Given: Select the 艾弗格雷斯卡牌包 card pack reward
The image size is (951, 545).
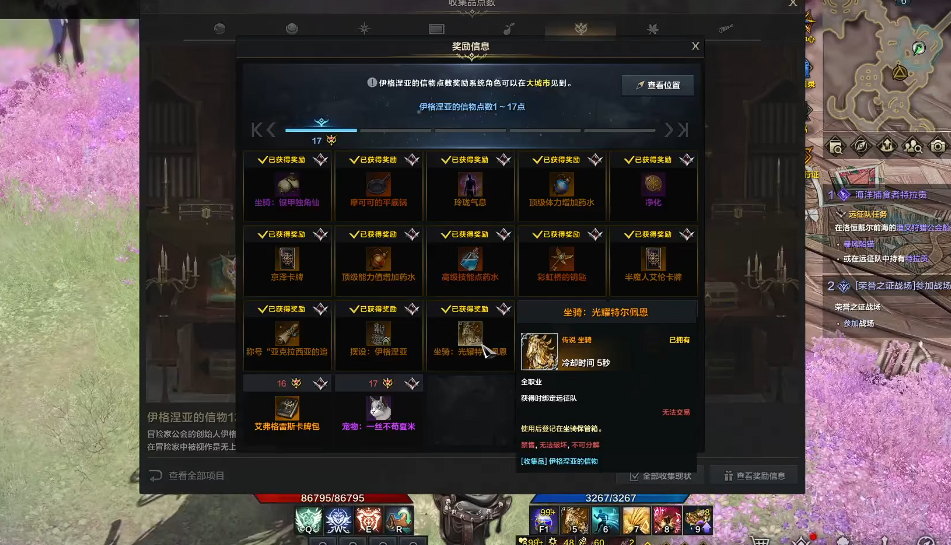Looking at the screenshot, I should tap(288, 408).
